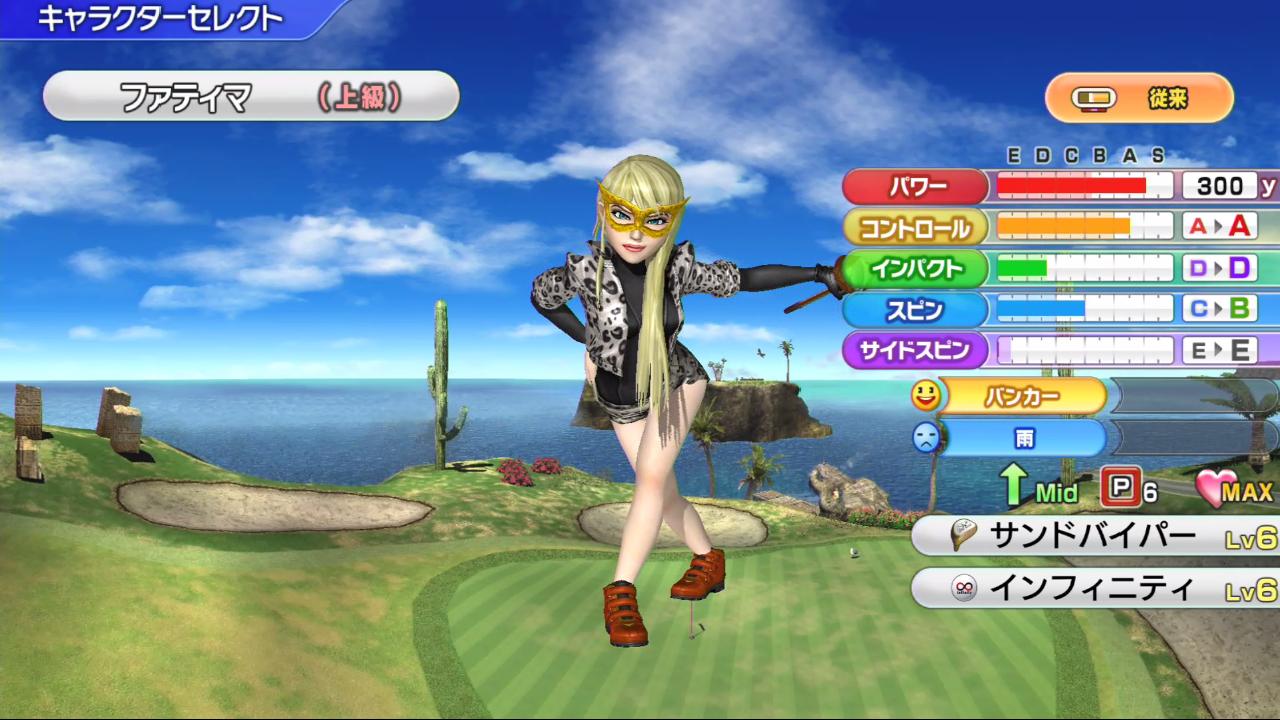Toggle the 従来 shot type button
Viewport: 1280px width, 720px height.
click(x=1139, y=98)
